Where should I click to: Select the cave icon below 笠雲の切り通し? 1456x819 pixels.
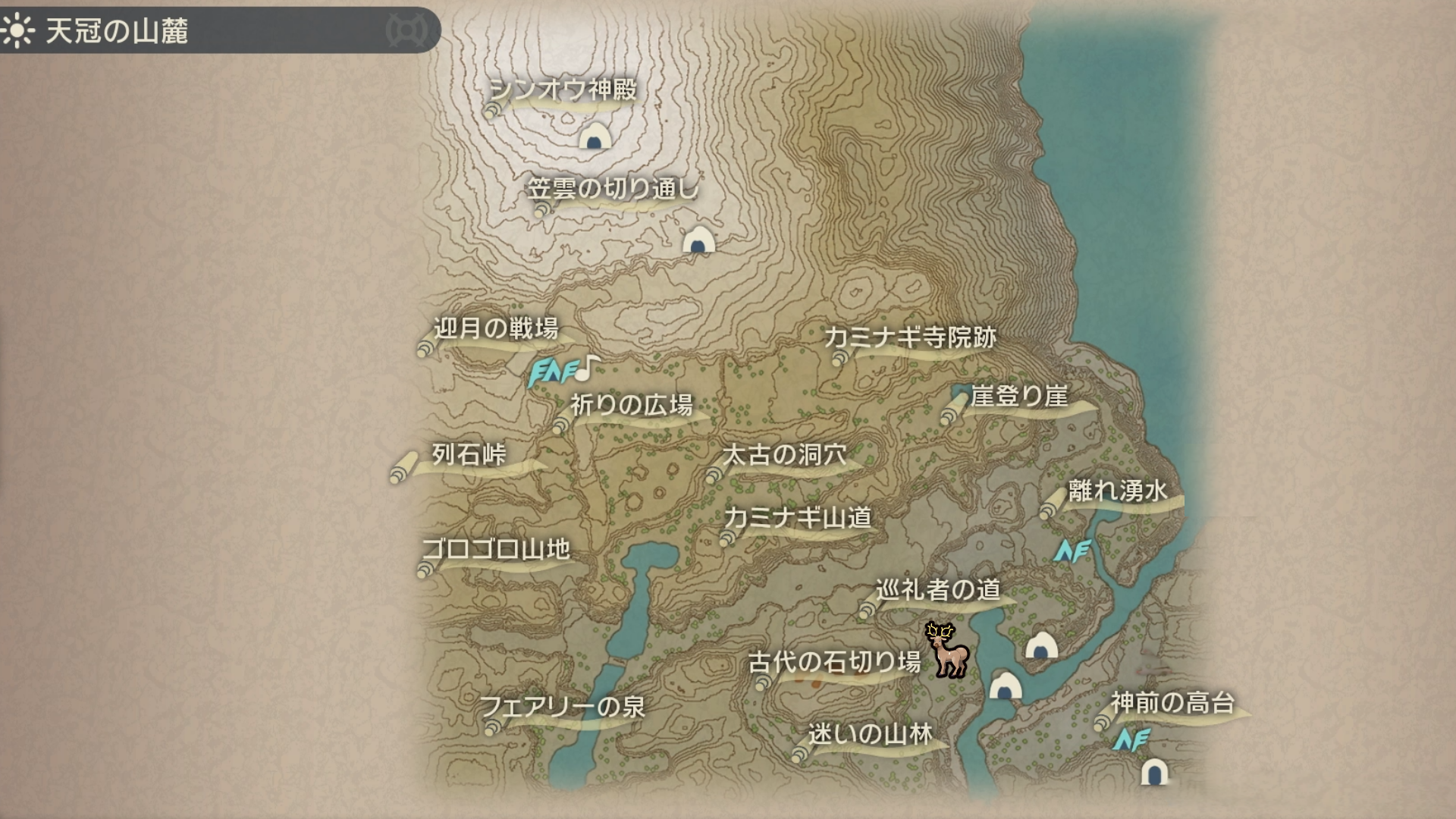coord(698,240)
